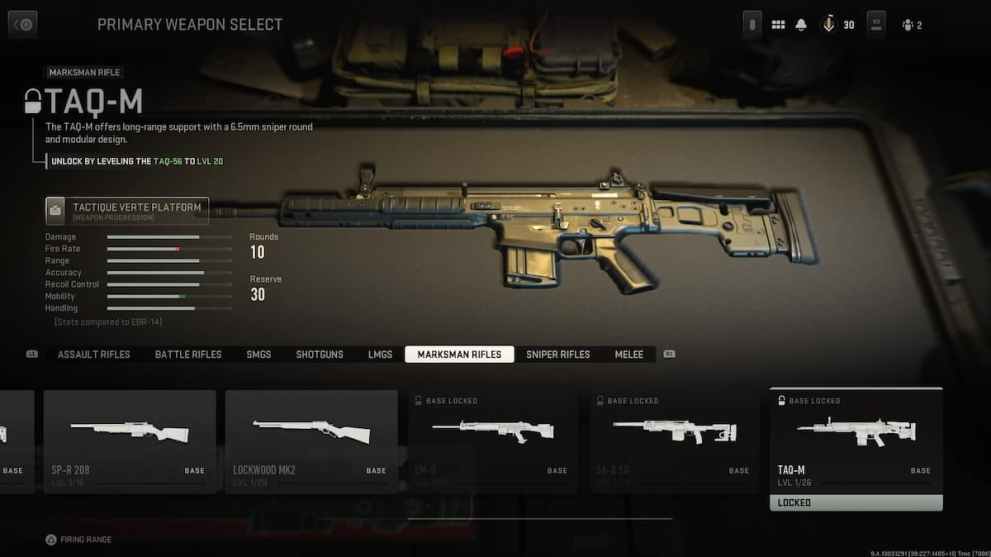
Task: Open the Tactique Verte Platform progression
Action: point(127,210)
